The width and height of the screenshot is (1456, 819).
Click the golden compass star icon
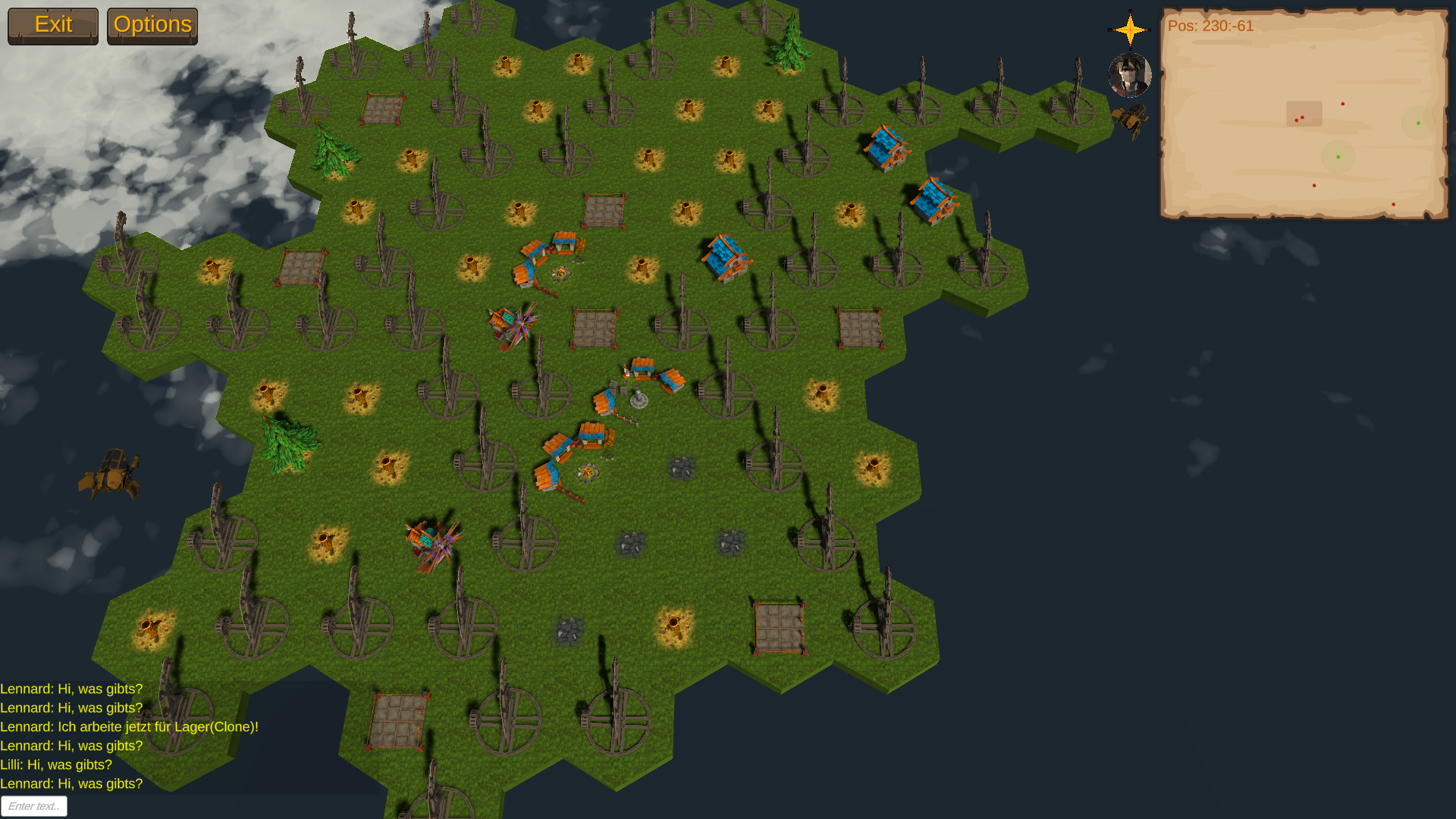point(1130,30)
